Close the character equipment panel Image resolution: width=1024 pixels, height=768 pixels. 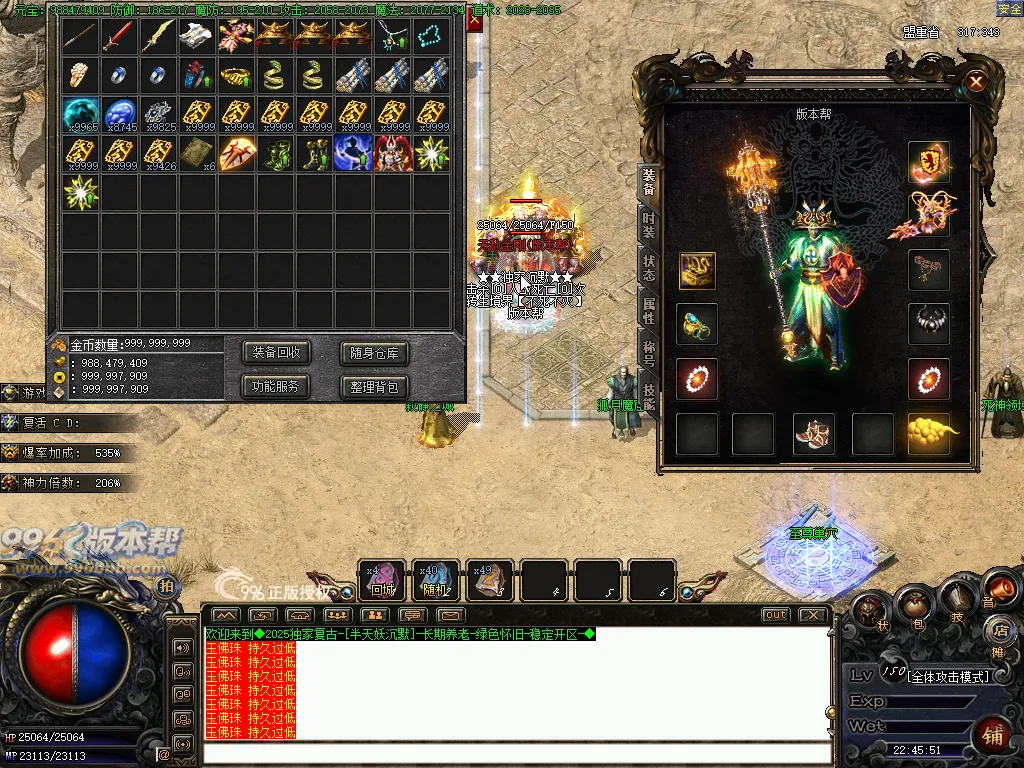click(x=976, y=82)
